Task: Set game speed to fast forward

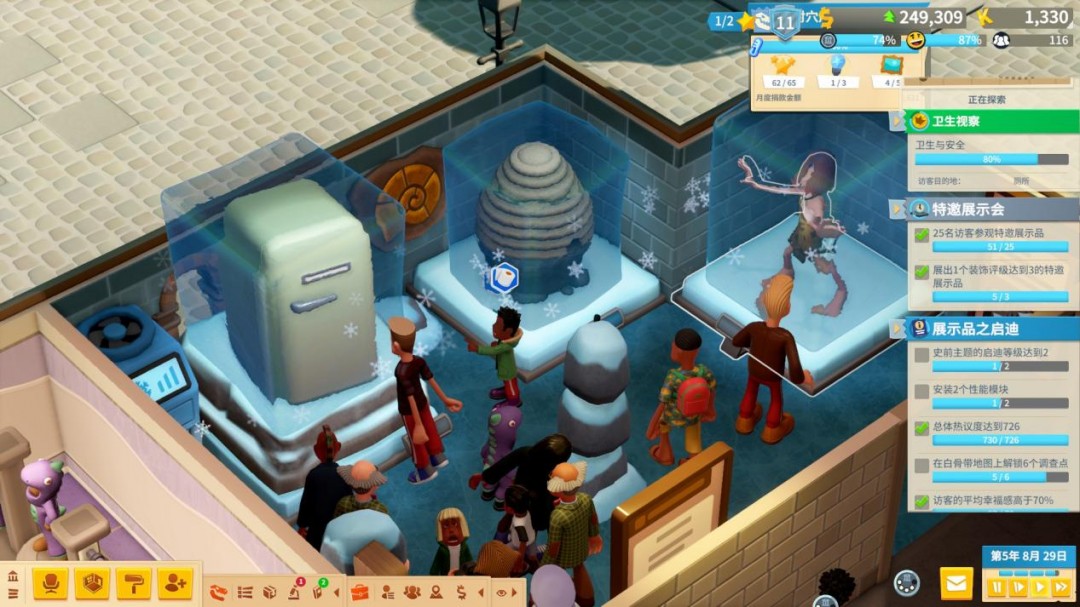Action: [x=1062, y=587]
